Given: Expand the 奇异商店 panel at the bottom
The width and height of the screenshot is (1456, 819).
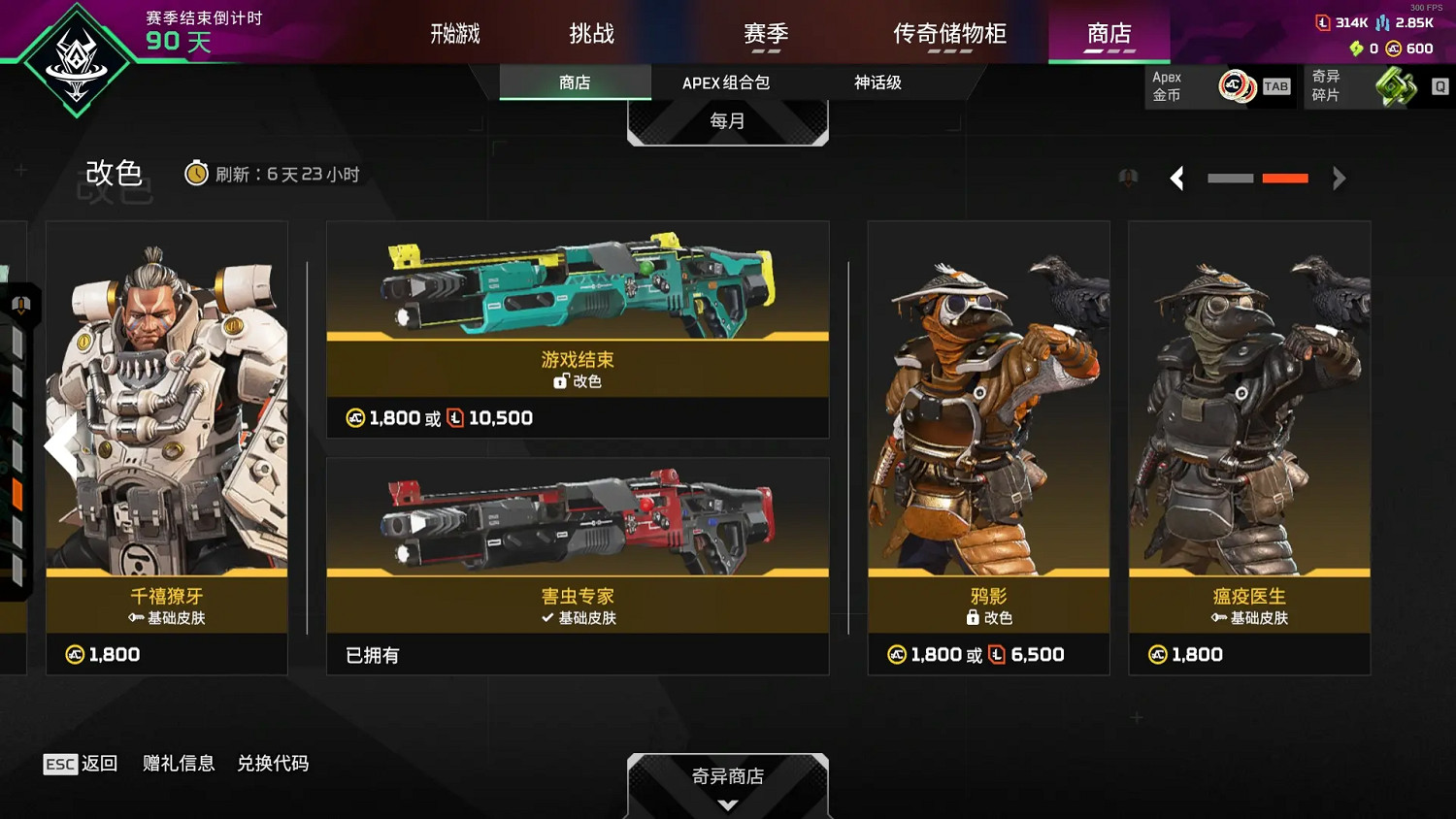Looking at the screenshot, I should [728, 776].
